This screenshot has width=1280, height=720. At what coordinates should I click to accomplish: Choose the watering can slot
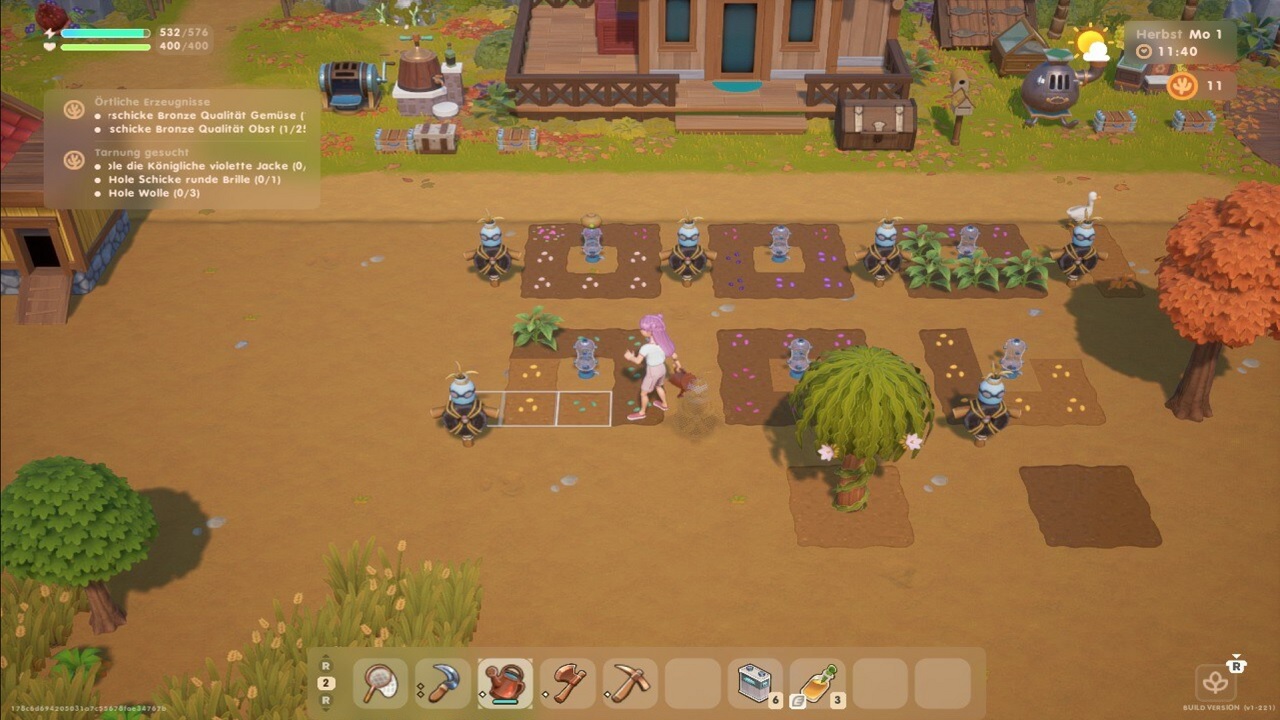pyautogui.click(x=505, y=683)
